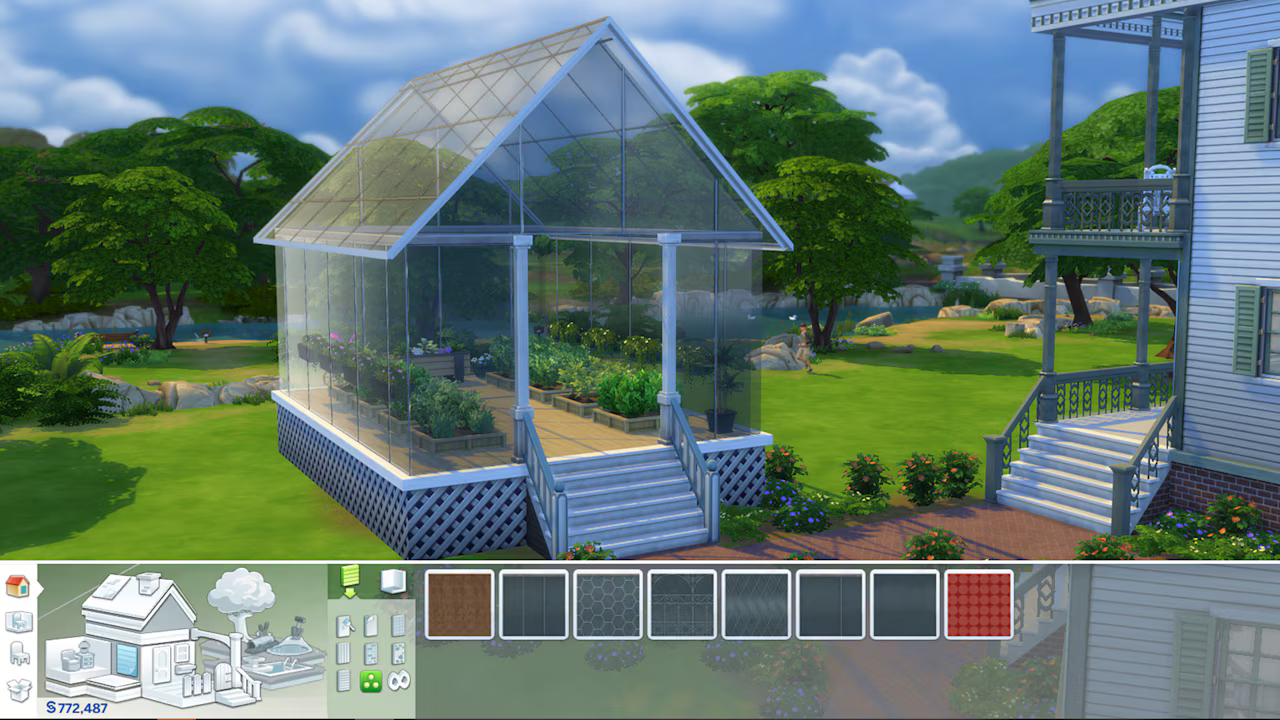Click the infinity icon to show all patterns

point(397,680)
